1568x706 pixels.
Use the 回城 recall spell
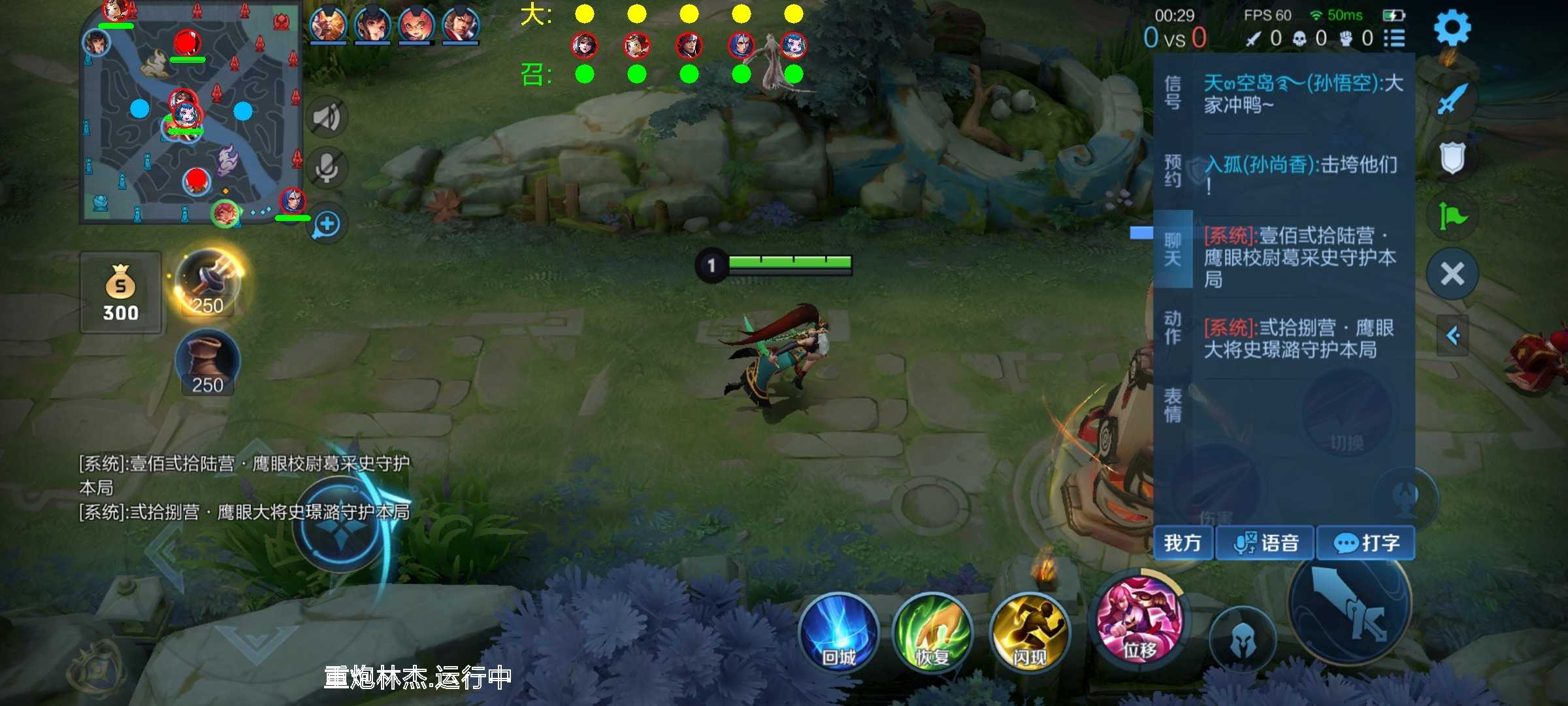(838, 631)
